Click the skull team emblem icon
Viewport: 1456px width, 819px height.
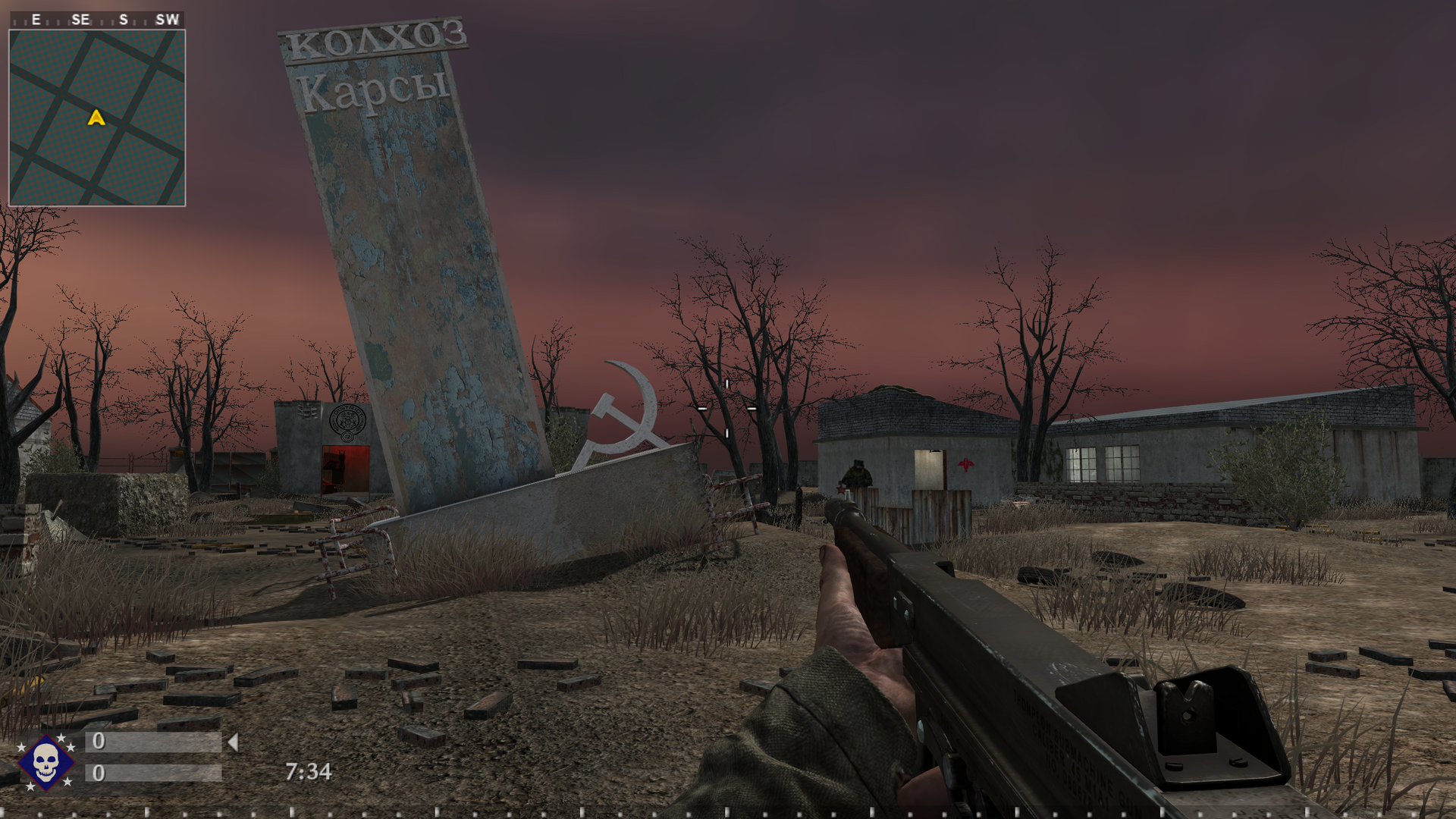tap(45, 761)
